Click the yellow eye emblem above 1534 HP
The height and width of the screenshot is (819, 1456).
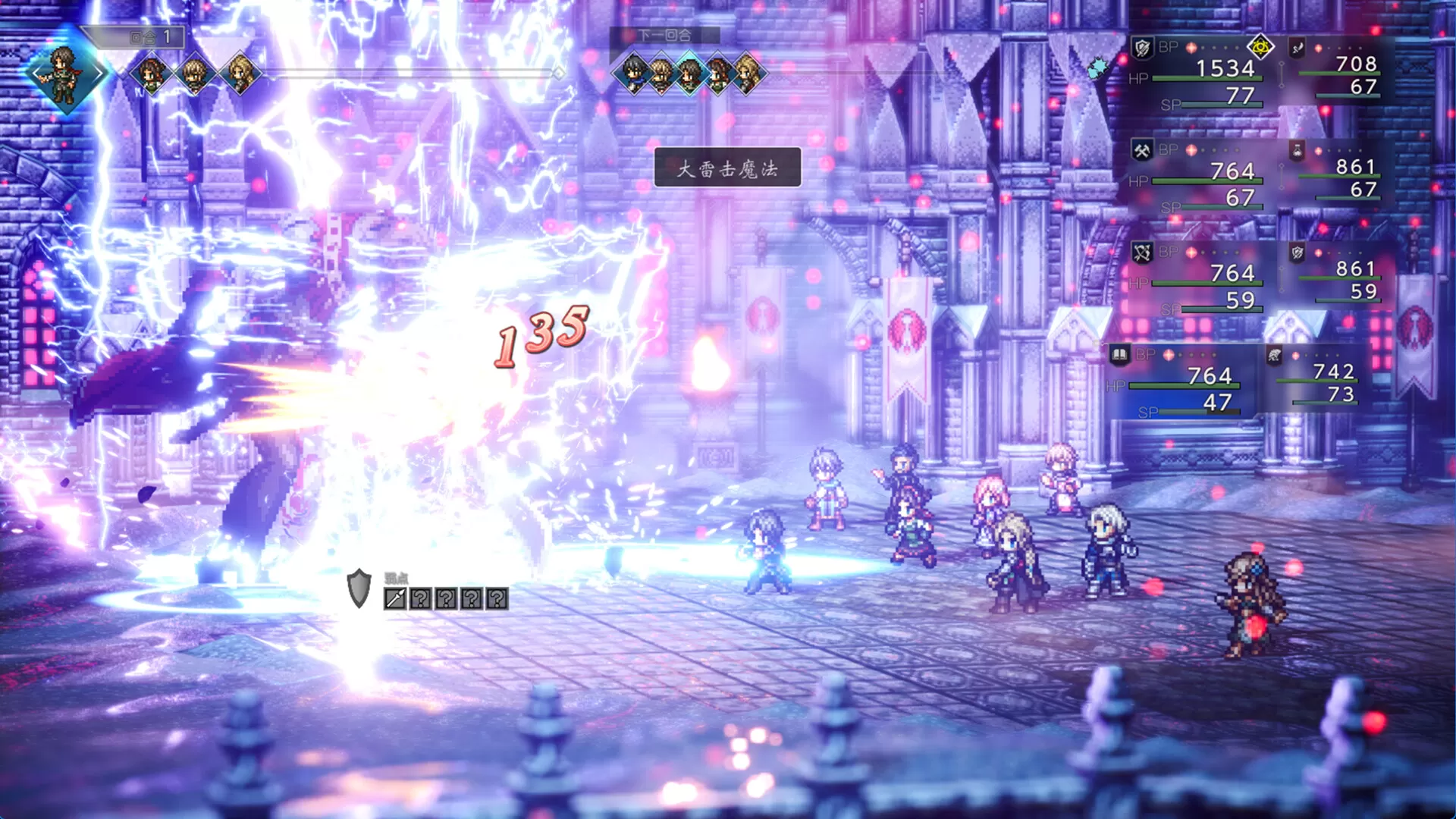point(1260,47)
